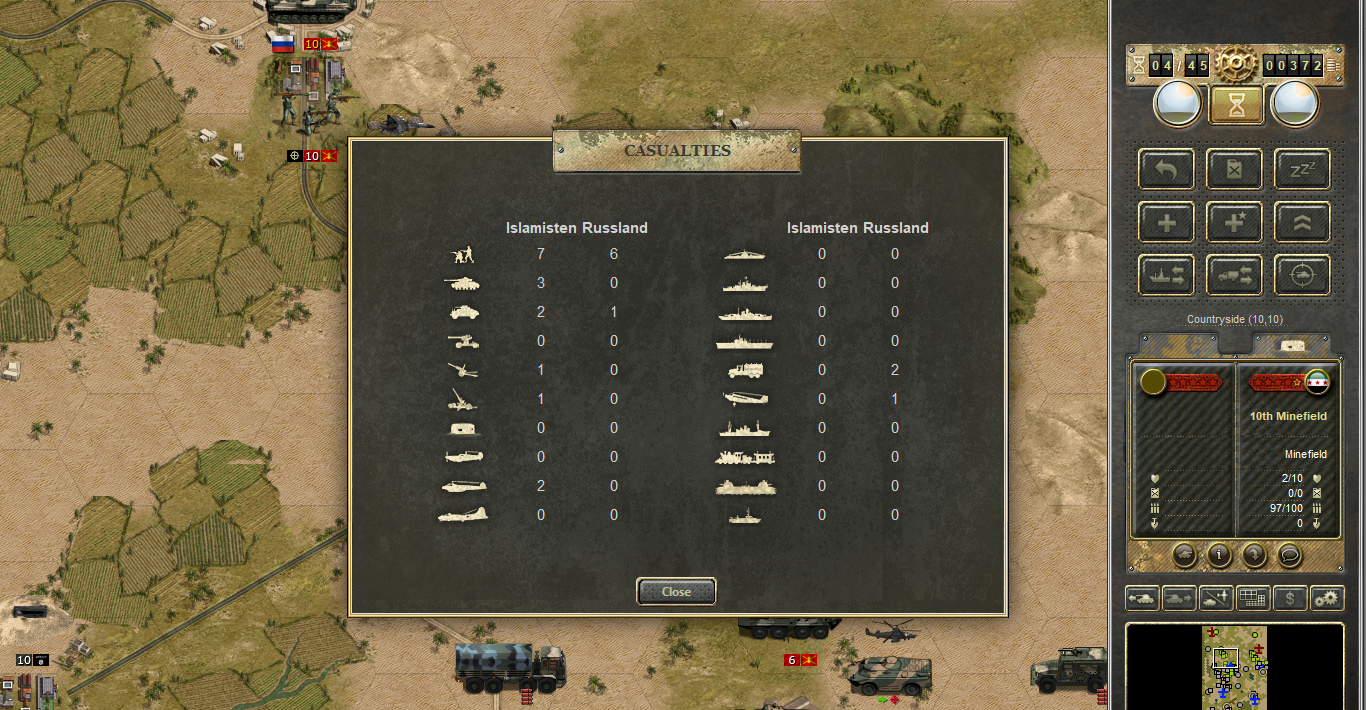Viewport: 1366px width, 710px height.
Task: Toggle truck transport with the truck arrows button
Action: tap(1234, 275)
